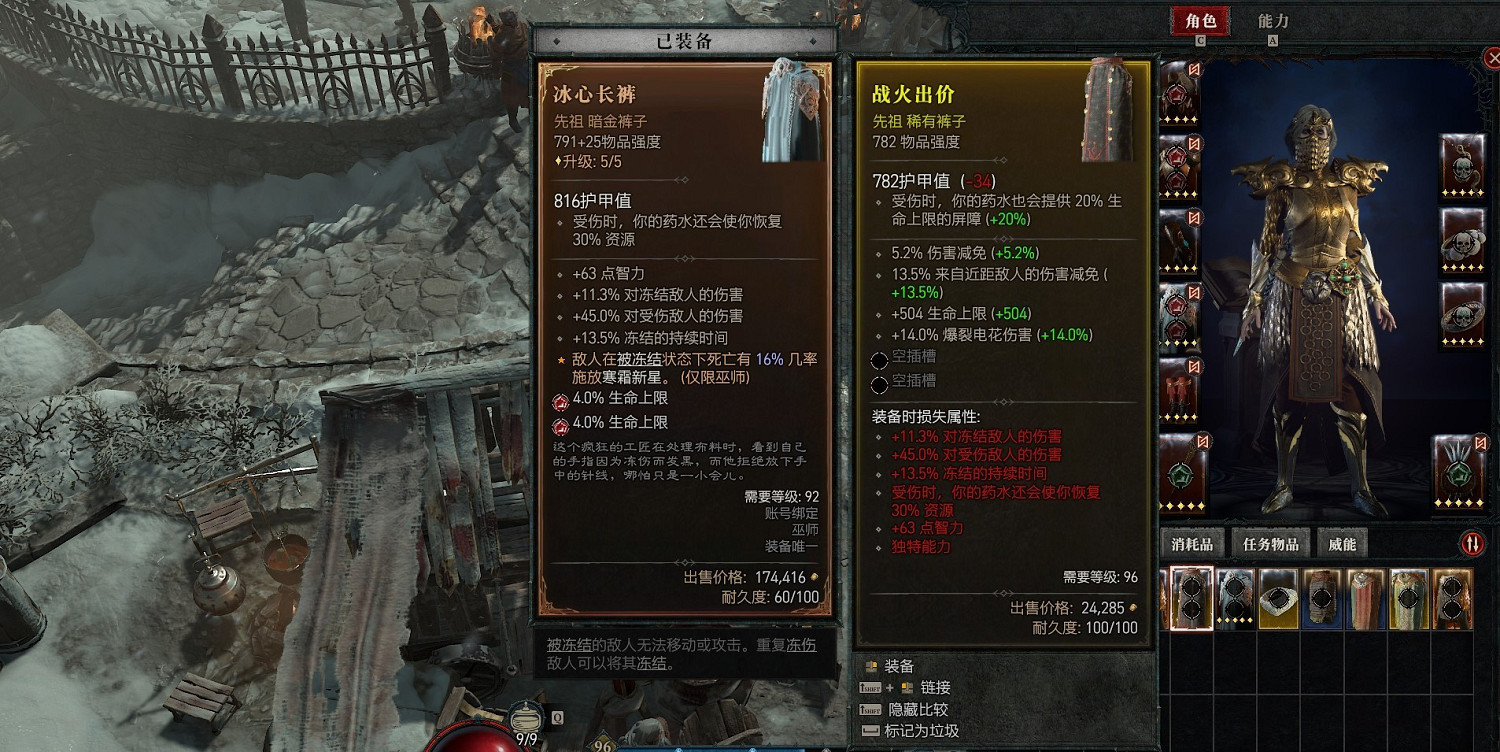This screenshot has height=752, width=1500.
Task: Select the helmet slot on the character panel
Action: coord(1178,95)
